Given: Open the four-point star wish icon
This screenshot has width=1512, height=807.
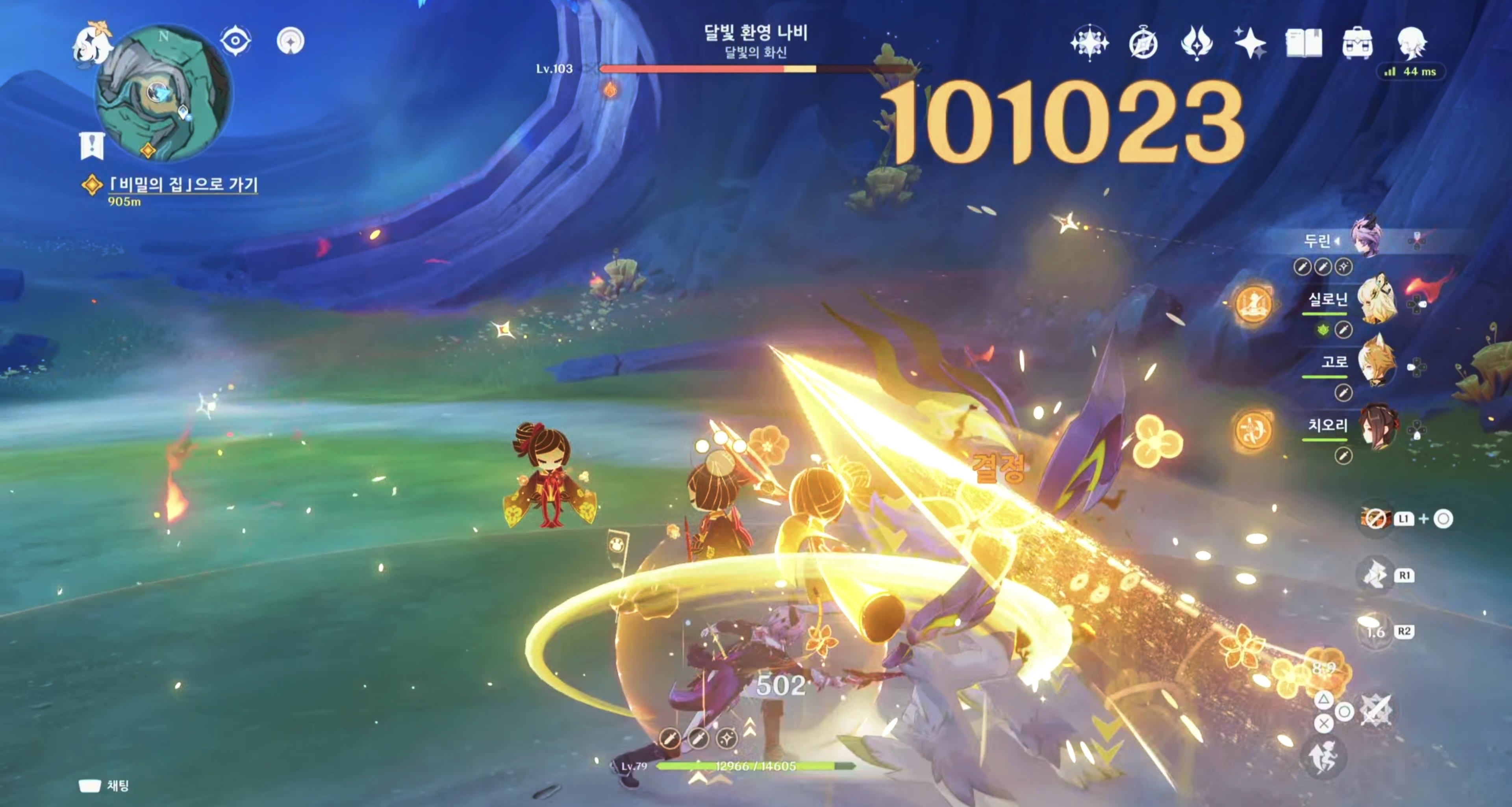Looking at the screenshot, I should coord(1250,42).
